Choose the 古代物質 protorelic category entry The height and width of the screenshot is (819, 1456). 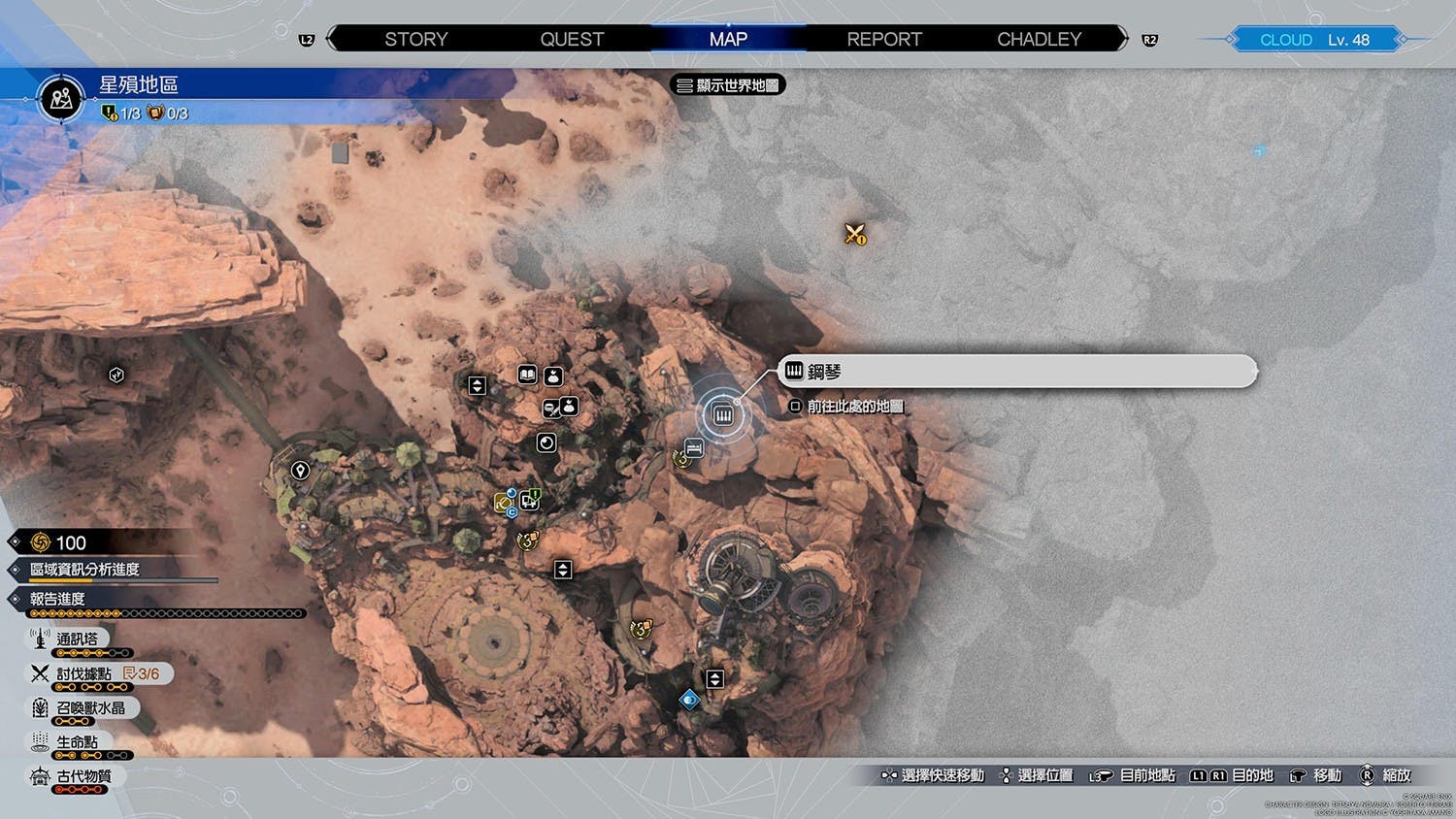[83, 776]
